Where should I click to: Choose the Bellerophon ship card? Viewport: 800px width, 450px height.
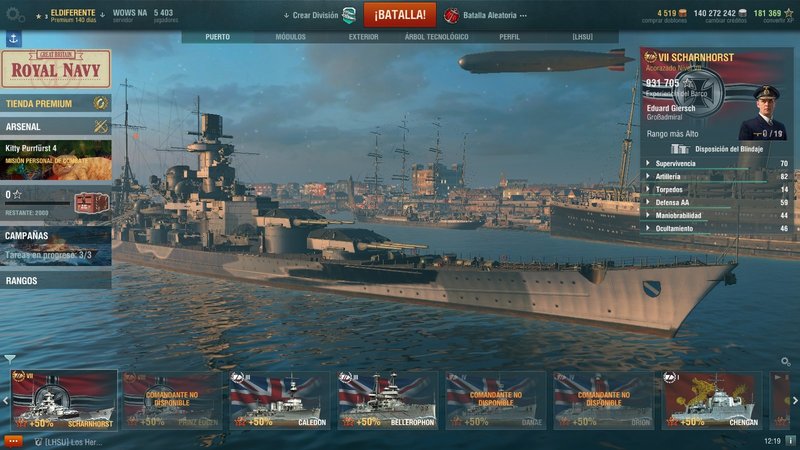[387, 400]
